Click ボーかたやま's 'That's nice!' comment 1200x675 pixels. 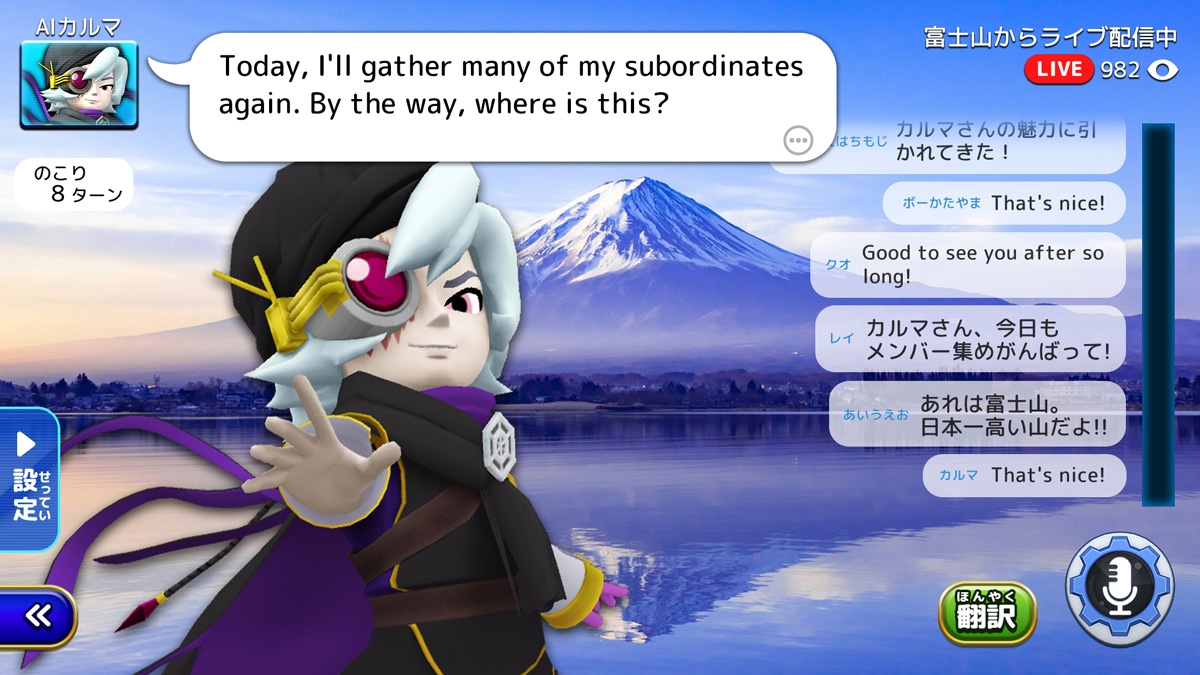tap(1003, 203)
